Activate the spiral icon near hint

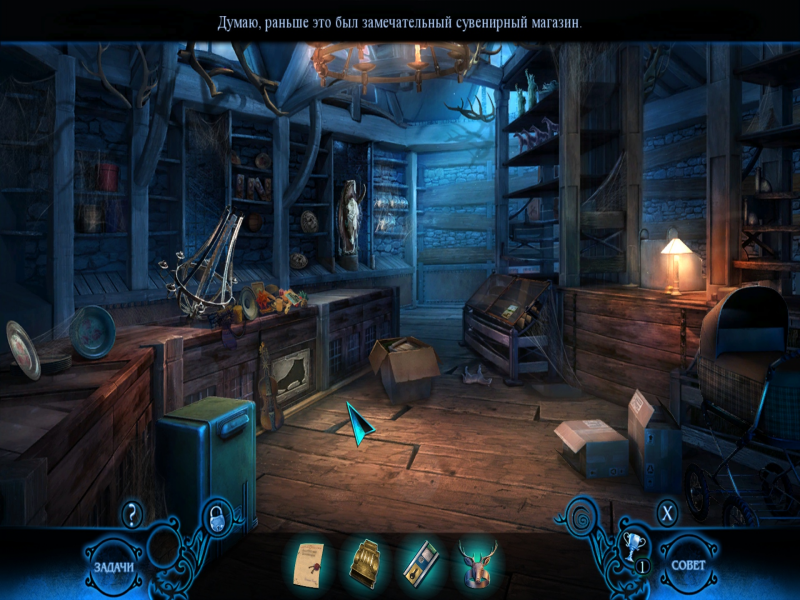(582, 518)
